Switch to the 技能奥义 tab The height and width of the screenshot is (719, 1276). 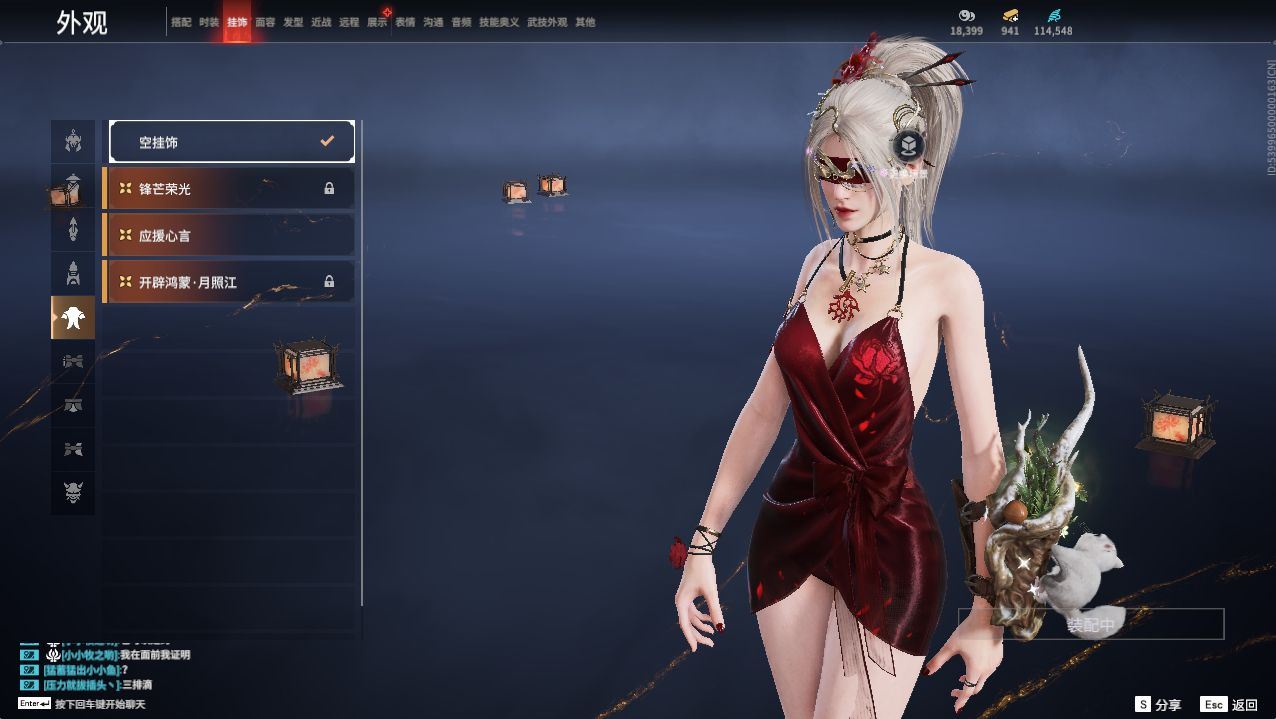[499, 22]
